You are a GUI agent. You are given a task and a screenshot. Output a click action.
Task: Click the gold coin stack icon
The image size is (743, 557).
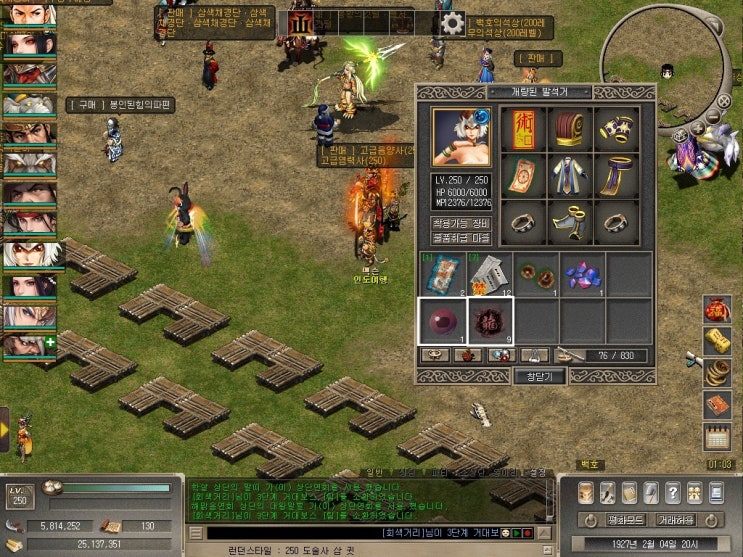click(718, 373)
